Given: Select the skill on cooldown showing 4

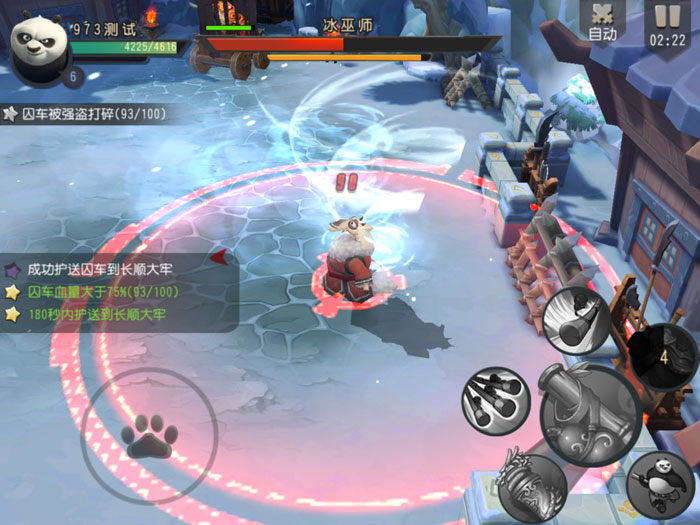Looking at the screenshot, I should 661,357.
